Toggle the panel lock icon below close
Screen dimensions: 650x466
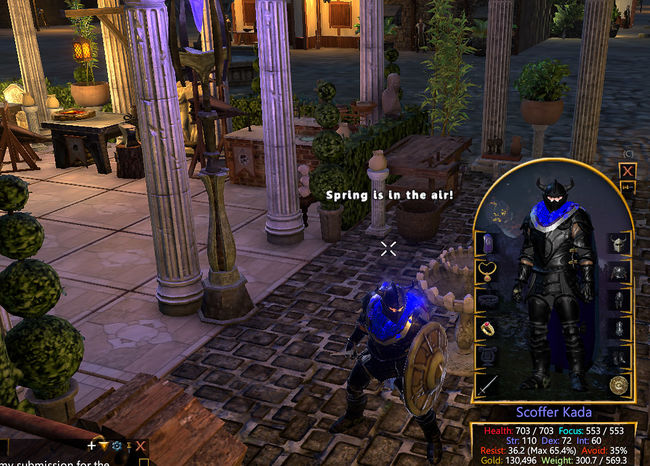point(628,187)
